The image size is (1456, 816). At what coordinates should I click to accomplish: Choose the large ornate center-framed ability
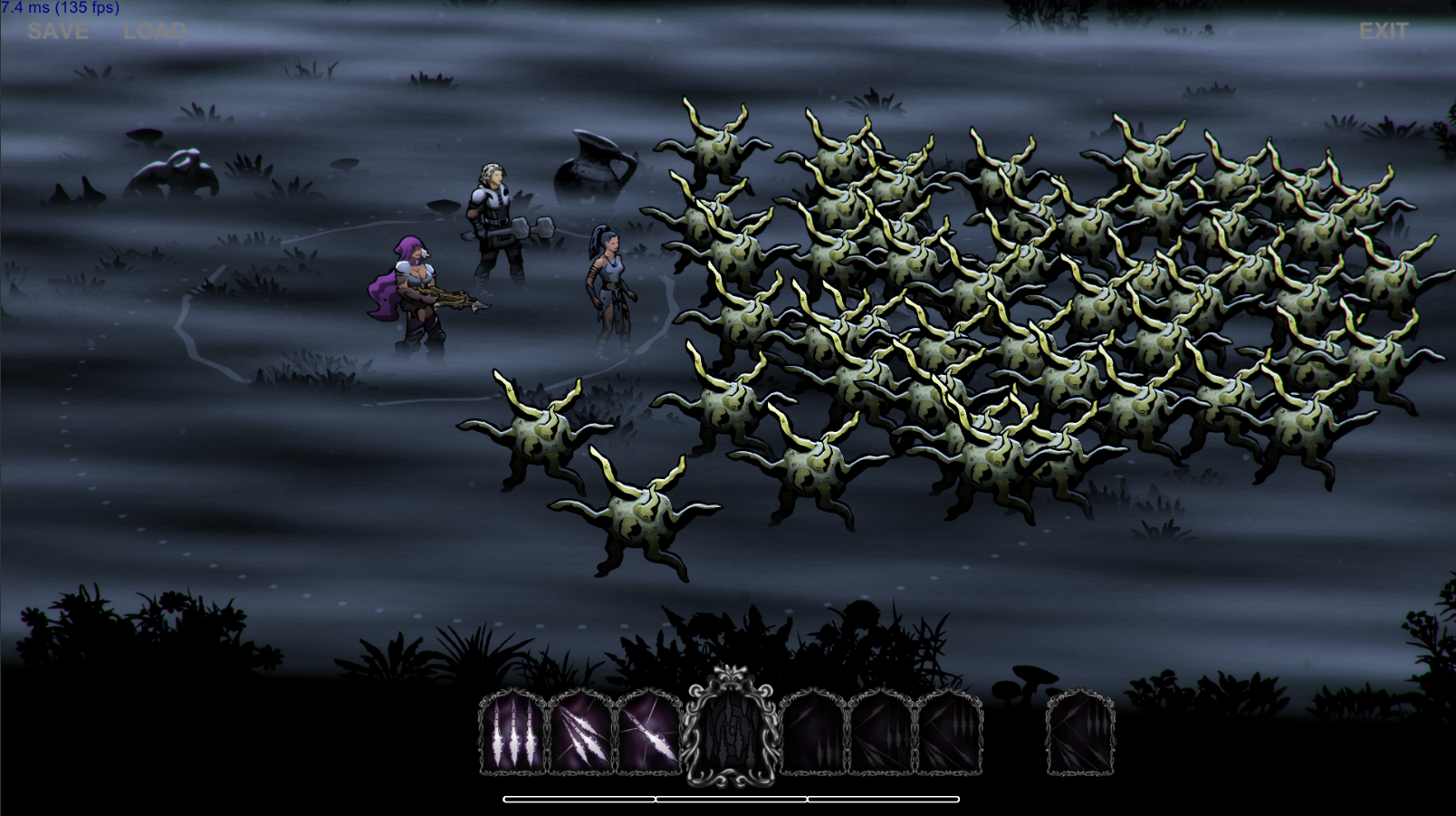730,728
